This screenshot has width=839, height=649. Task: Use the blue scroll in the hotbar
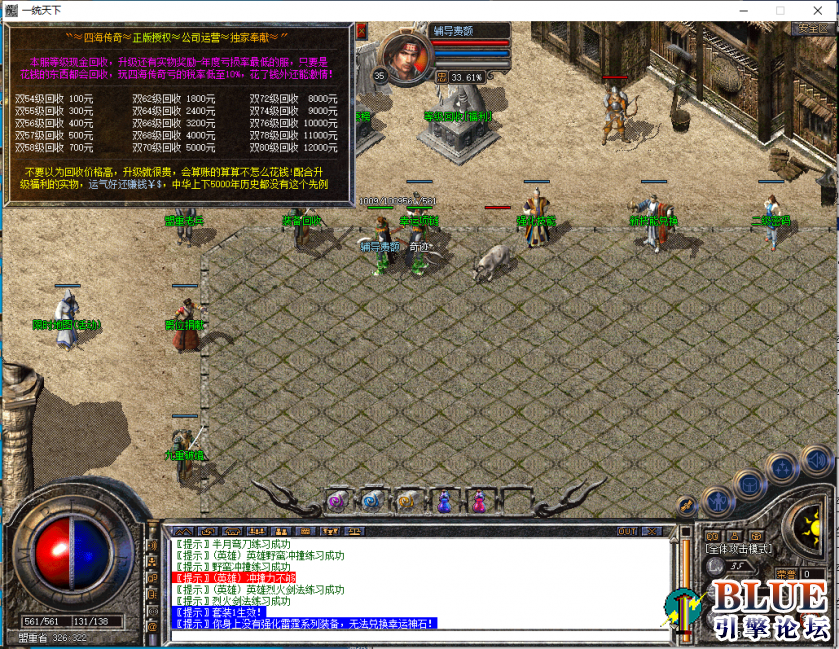371,500
